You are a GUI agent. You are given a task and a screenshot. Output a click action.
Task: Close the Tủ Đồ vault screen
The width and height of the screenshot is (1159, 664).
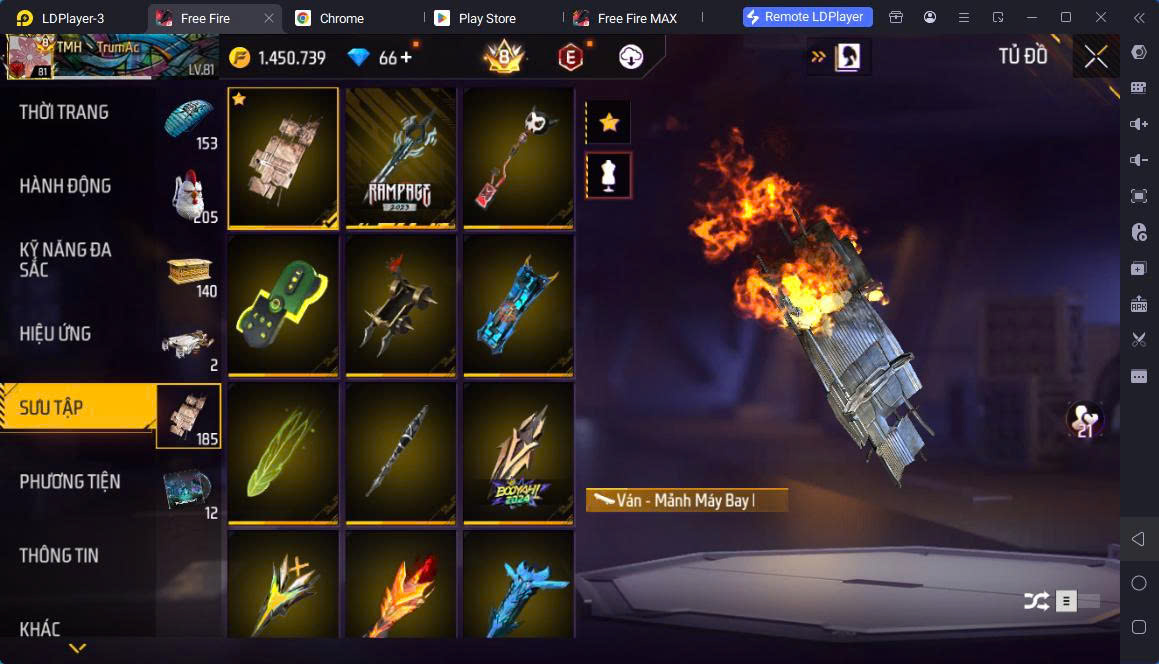[x=1096, y=57]
